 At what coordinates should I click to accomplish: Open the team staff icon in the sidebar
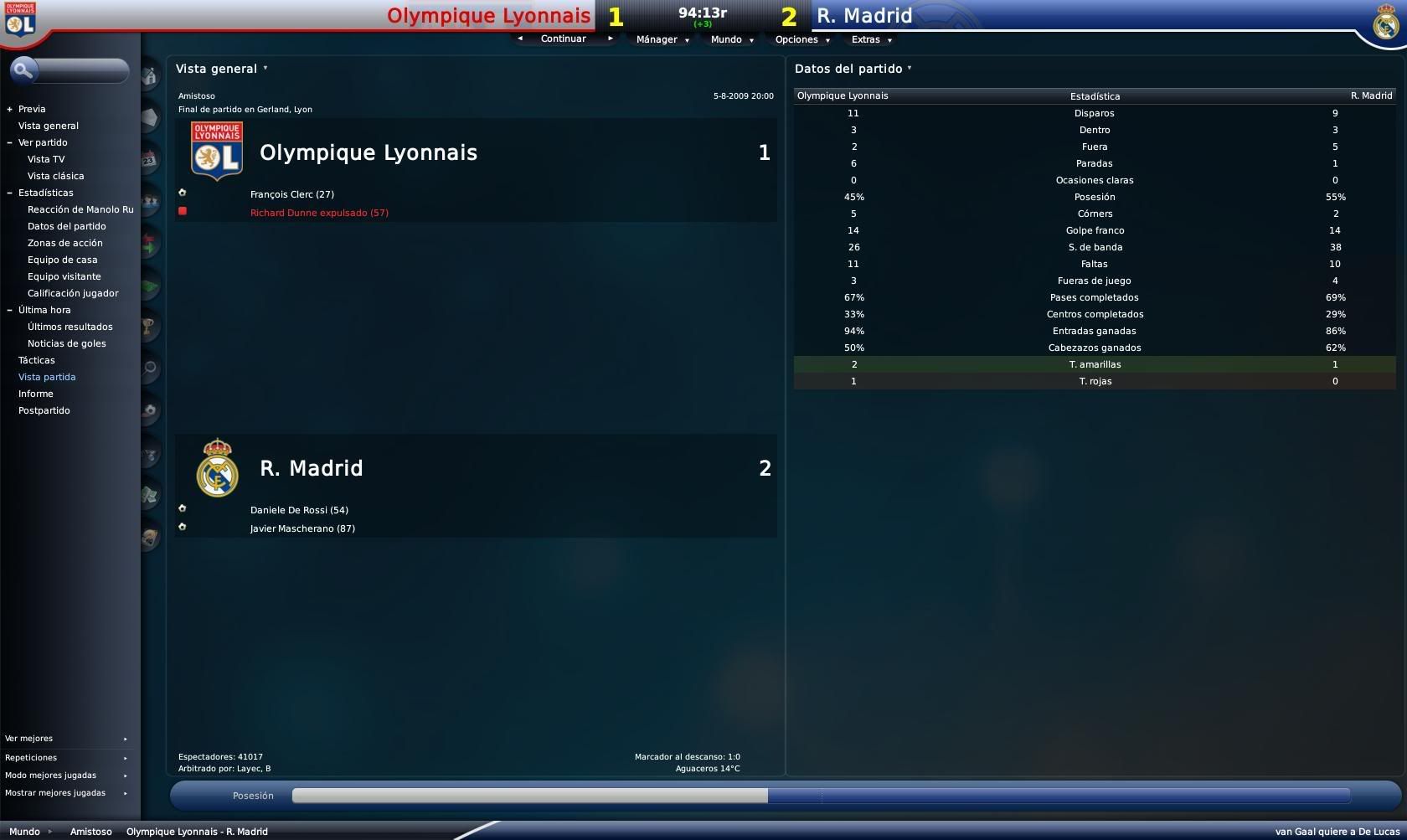tap(149, 201)
